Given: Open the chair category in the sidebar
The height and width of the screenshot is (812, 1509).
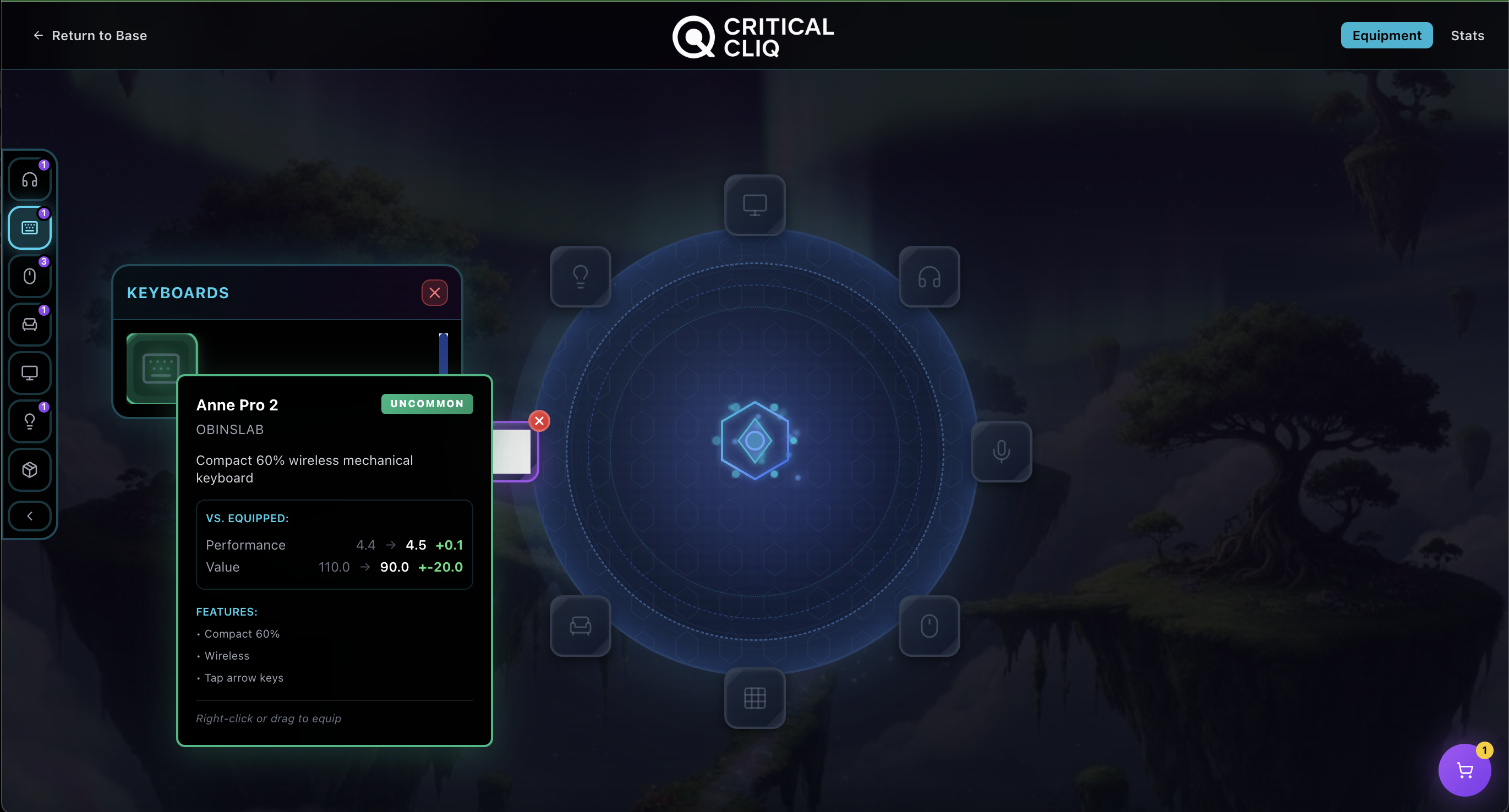Looking at the screenshot, I should [29, 325].
